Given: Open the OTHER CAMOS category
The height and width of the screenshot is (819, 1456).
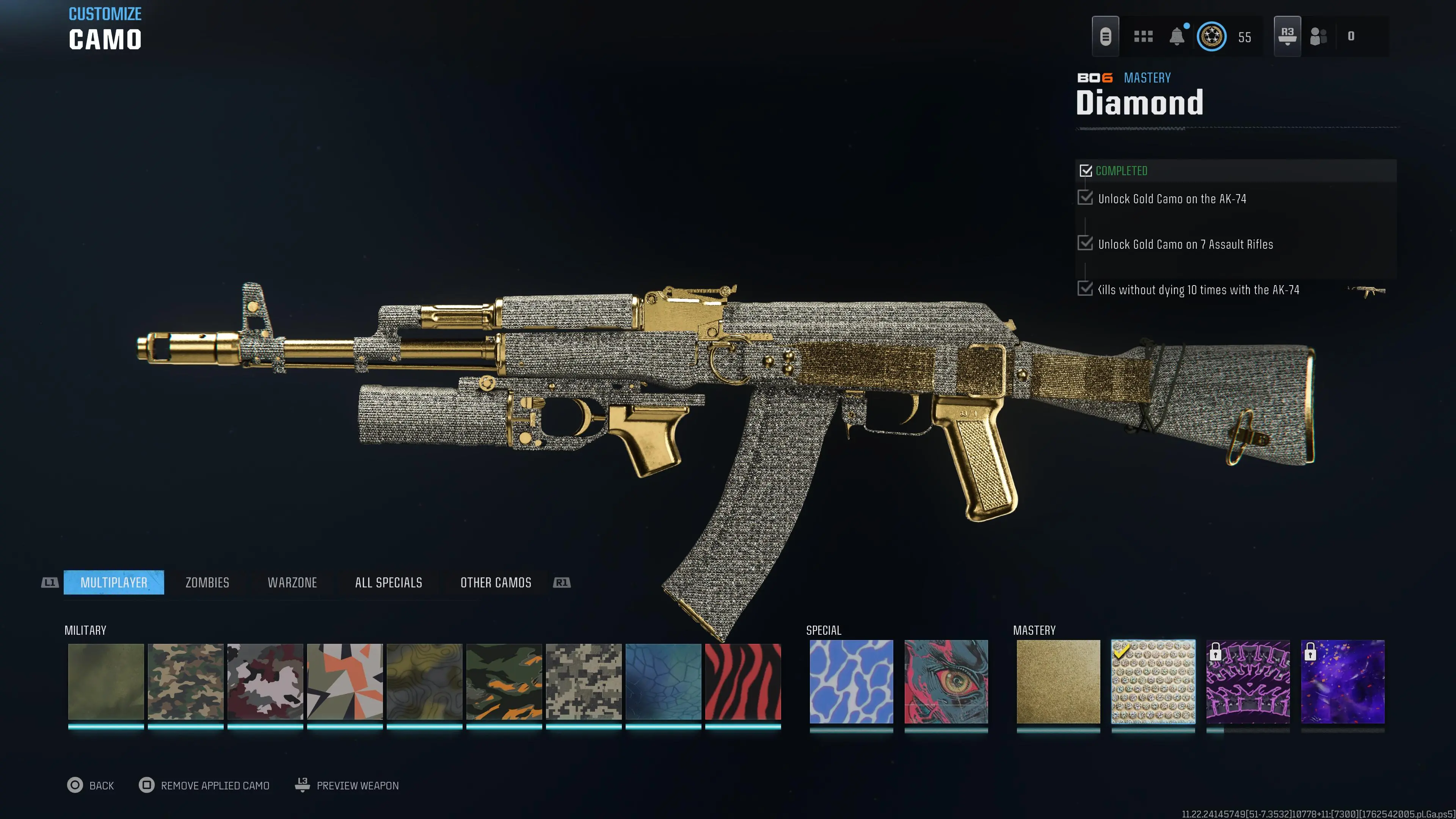Looking at the screenshot, I should pyautogui.click(x=495, y=582).
